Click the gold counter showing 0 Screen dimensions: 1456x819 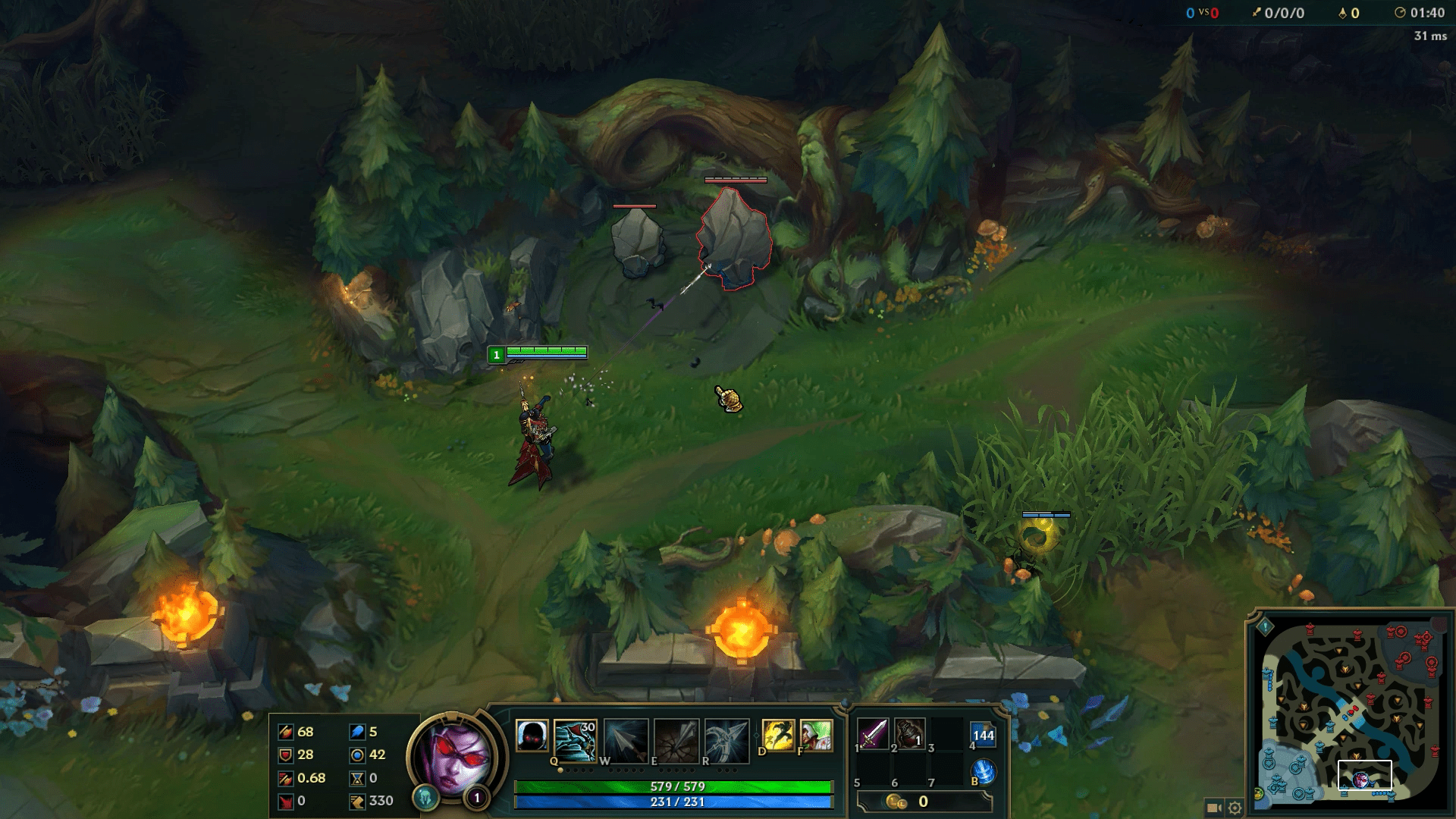pyautogui.click(x=922, y=802)
